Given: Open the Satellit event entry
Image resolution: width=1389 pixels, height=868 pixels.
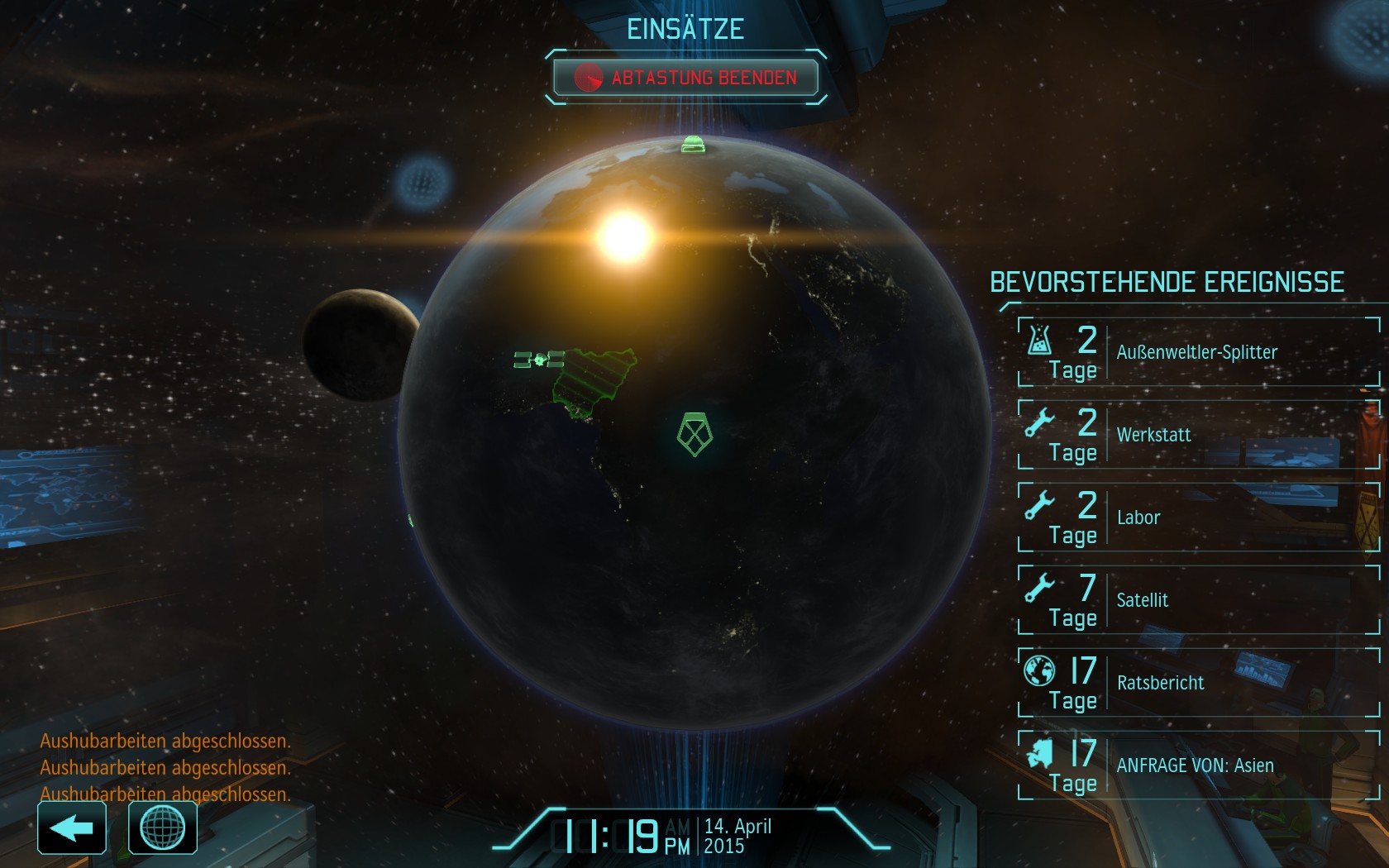Looking at the screenshot, I should (x=1199, y=600).
